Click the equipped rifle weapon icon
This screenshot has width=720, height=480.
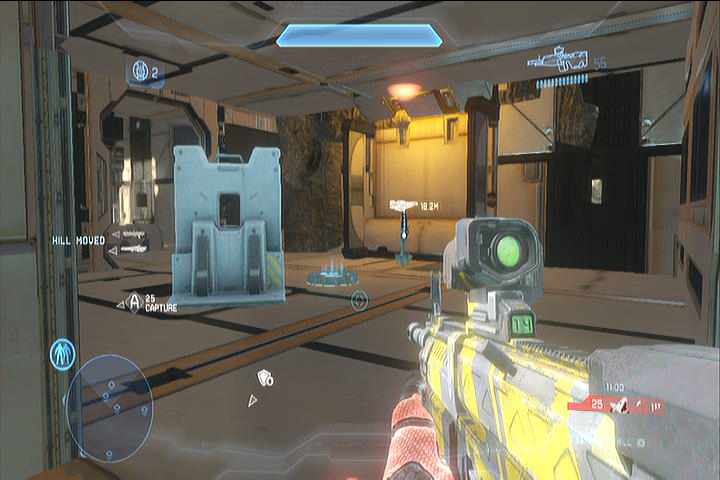pyautogui.click(x=559, y=59)
